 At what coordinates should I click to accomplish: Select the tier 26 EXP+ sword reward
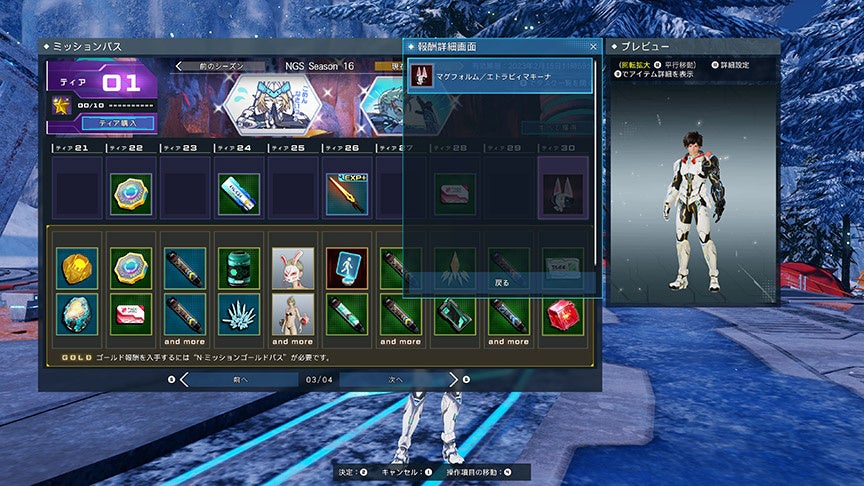point(346,194)
